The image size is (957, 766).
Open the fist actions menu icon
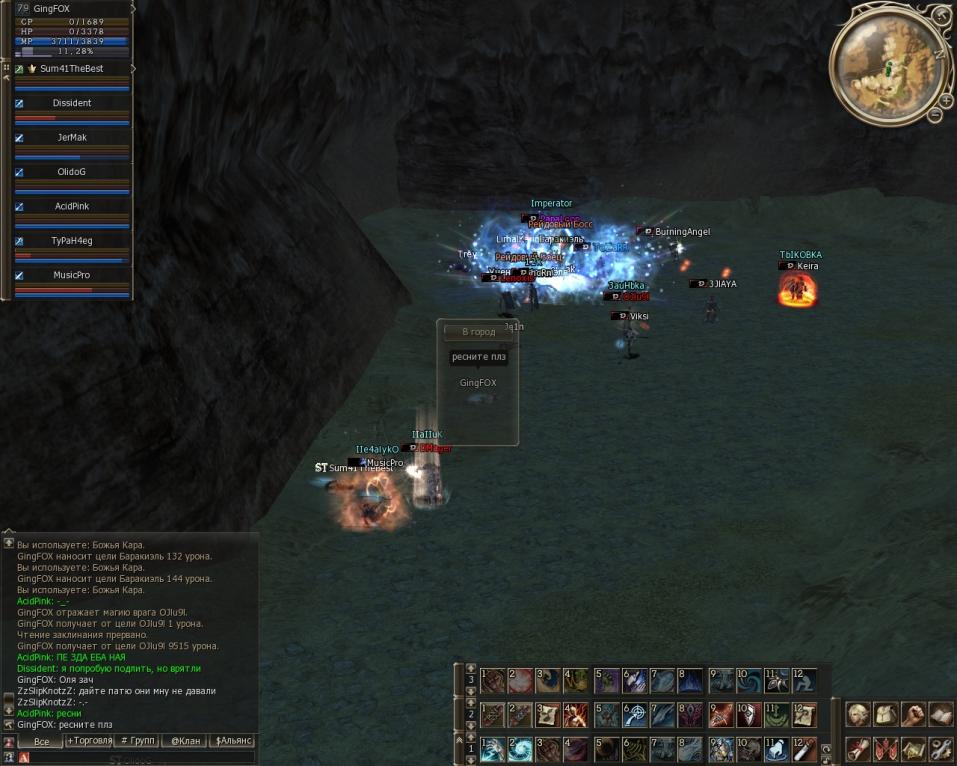912,714
